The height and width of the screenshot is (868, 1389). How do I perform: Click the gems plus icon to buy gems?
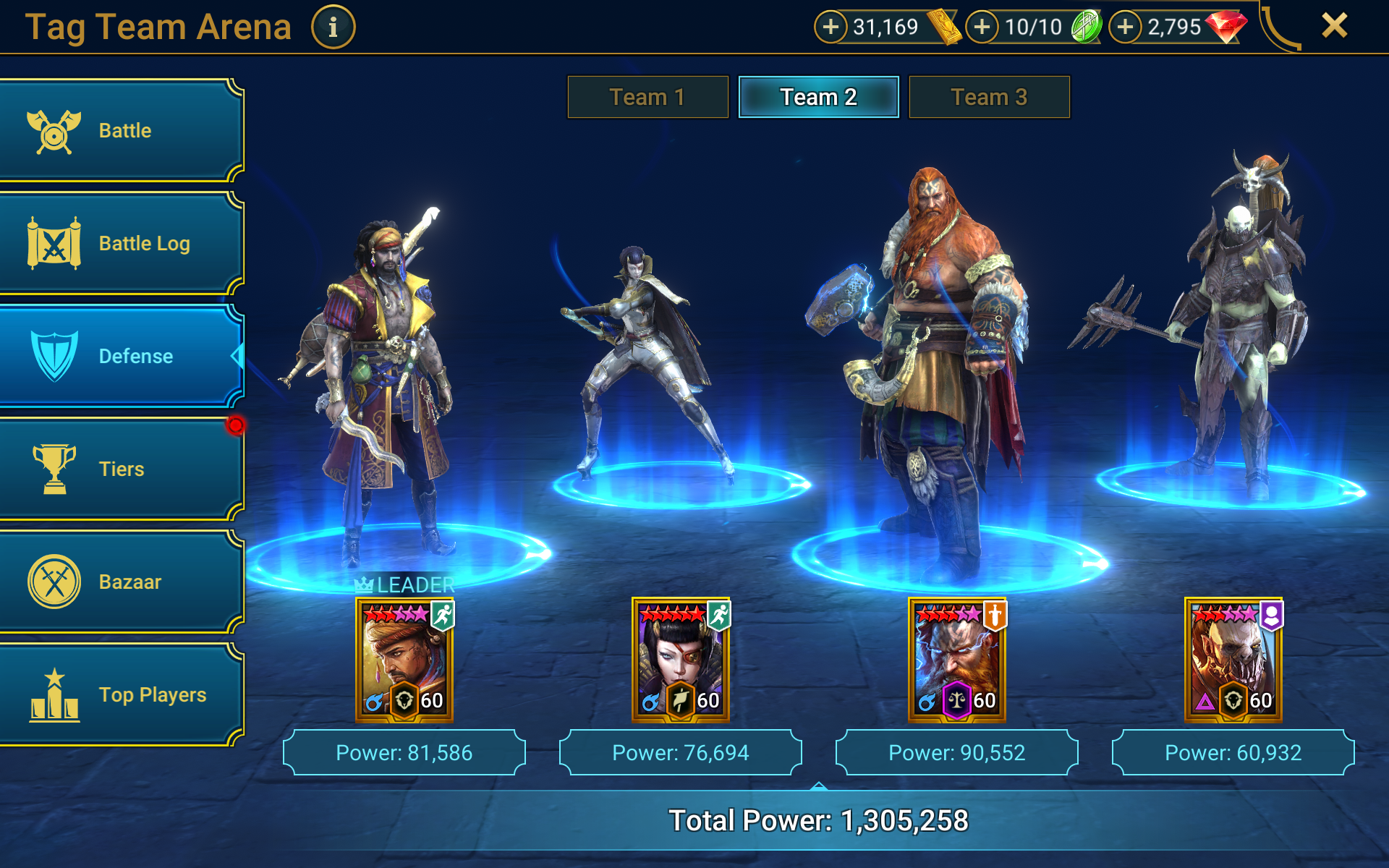(x=1123, y=27)
